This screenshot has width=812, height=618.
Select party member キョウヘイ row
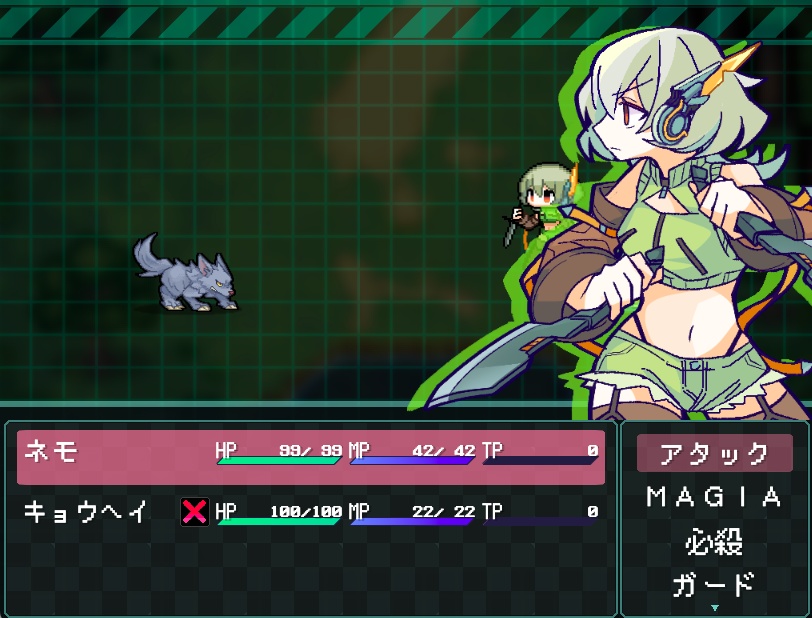pyautogui.click(x=310, y=513)
